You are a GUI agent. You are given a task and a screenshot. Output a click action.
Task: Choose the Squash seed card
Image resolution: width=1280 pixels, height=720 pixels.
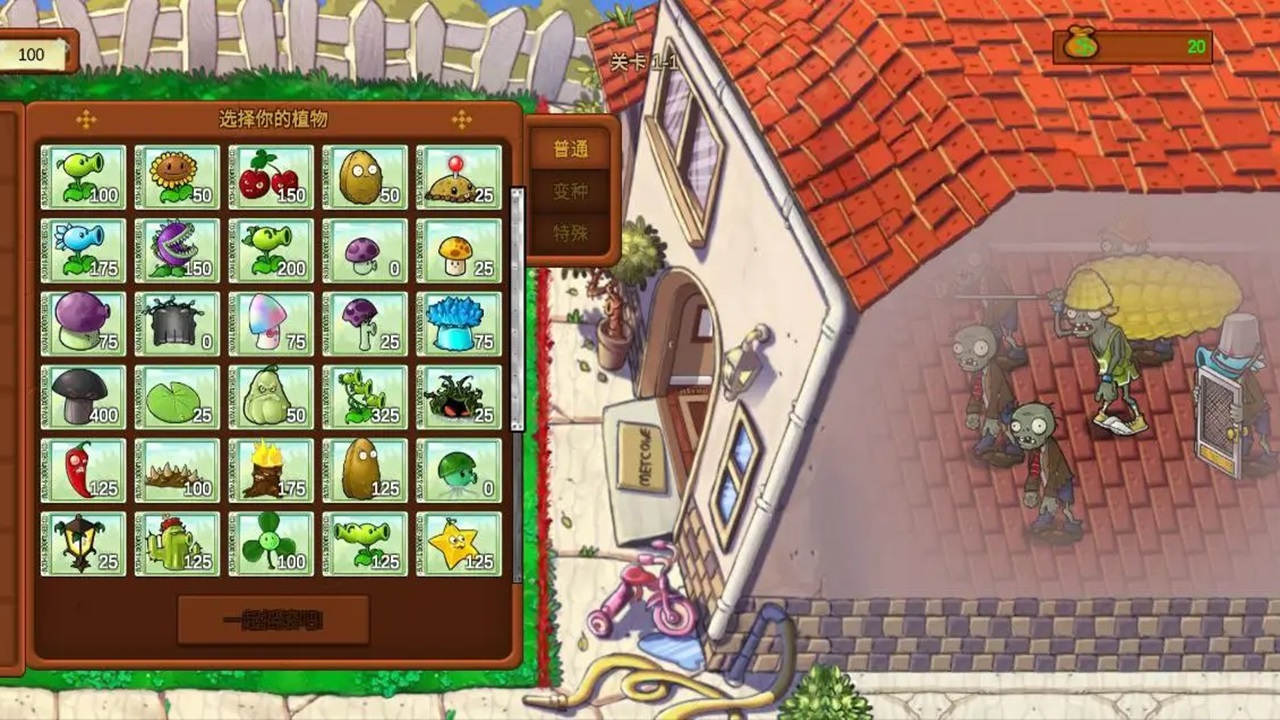click(271, 397)
